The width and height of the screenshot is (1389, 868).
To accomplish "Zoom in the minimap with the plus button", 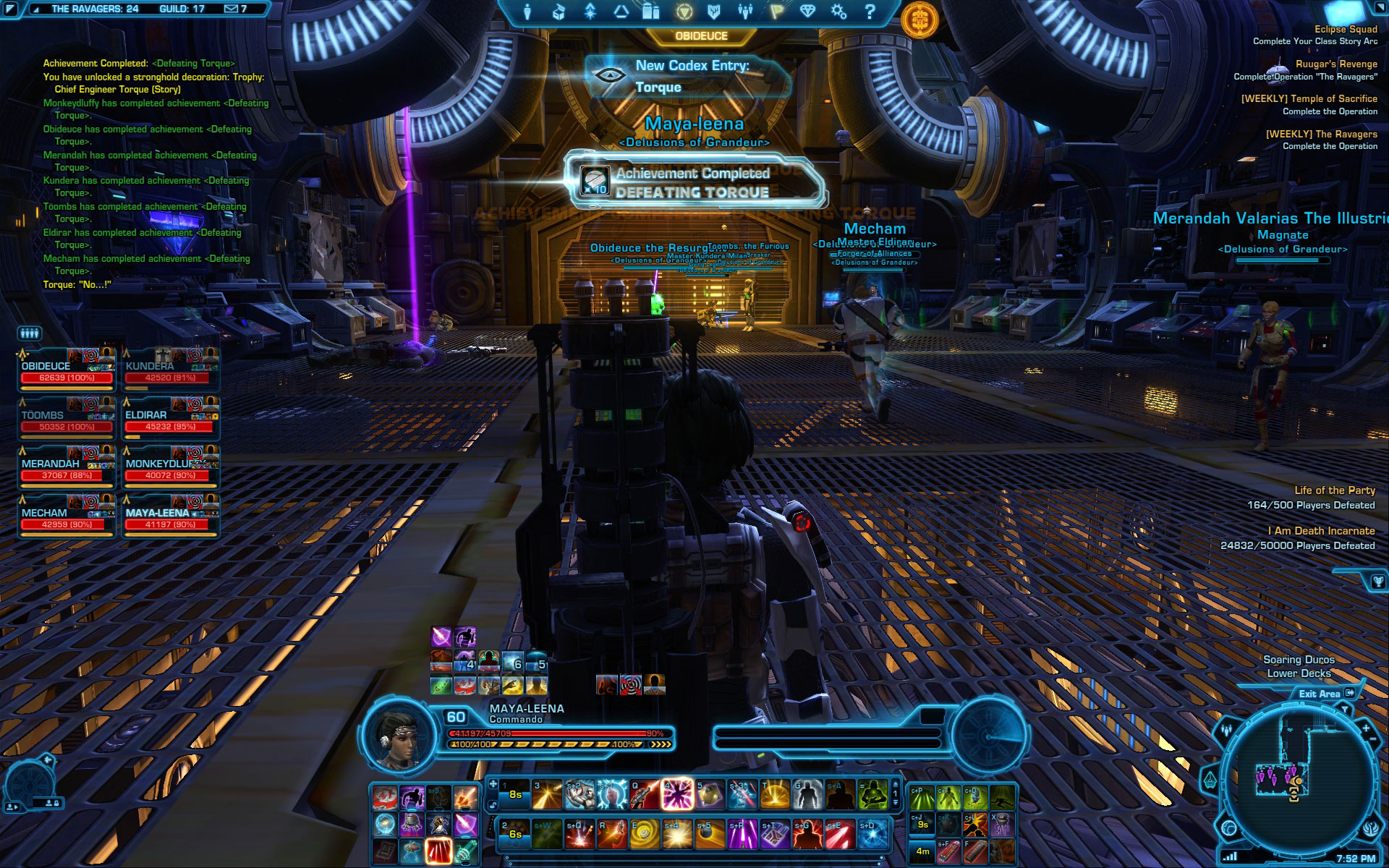I will coord(1365,728).
